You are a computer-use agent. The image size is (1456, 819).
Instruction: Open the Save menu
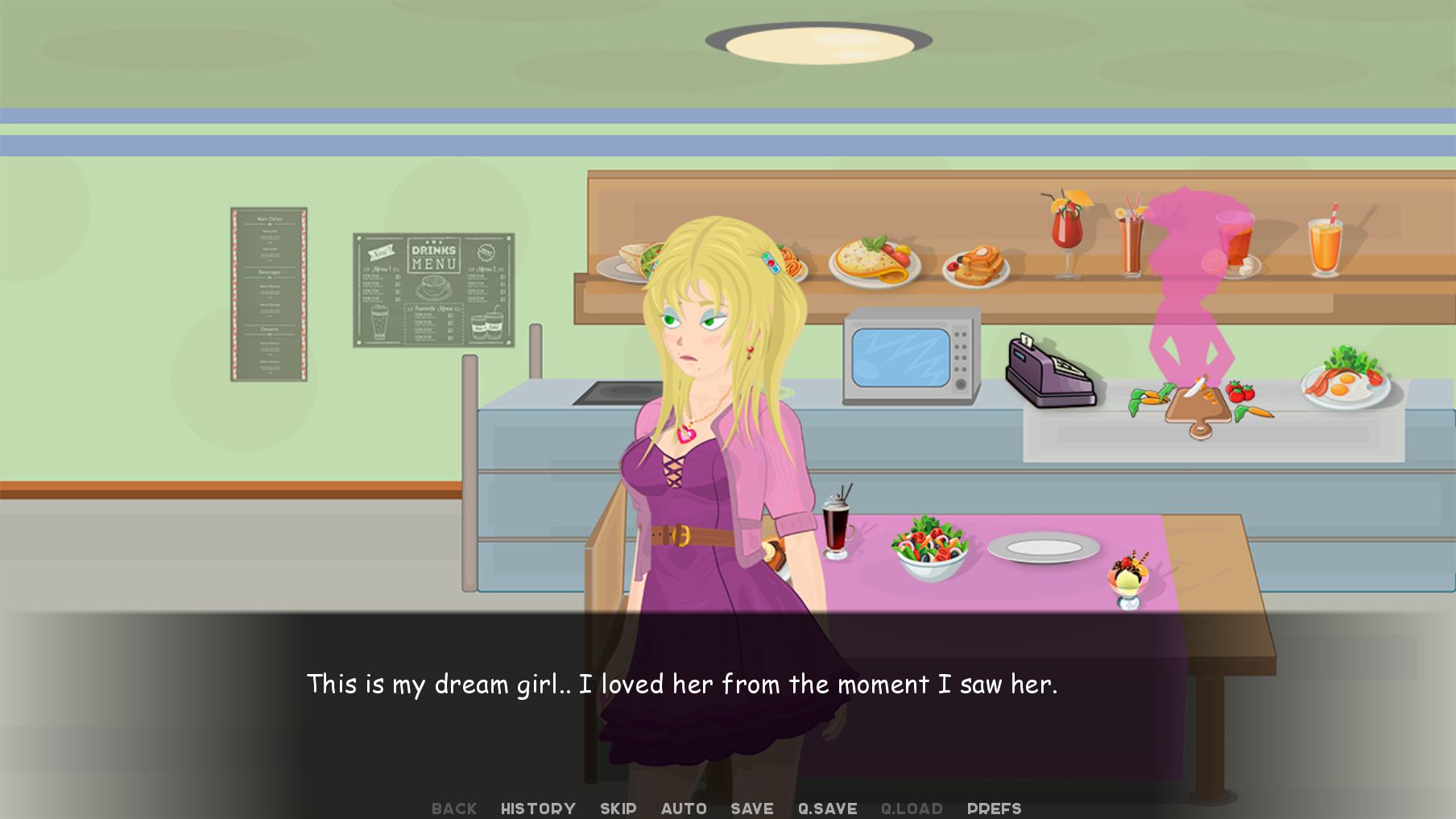751,809
